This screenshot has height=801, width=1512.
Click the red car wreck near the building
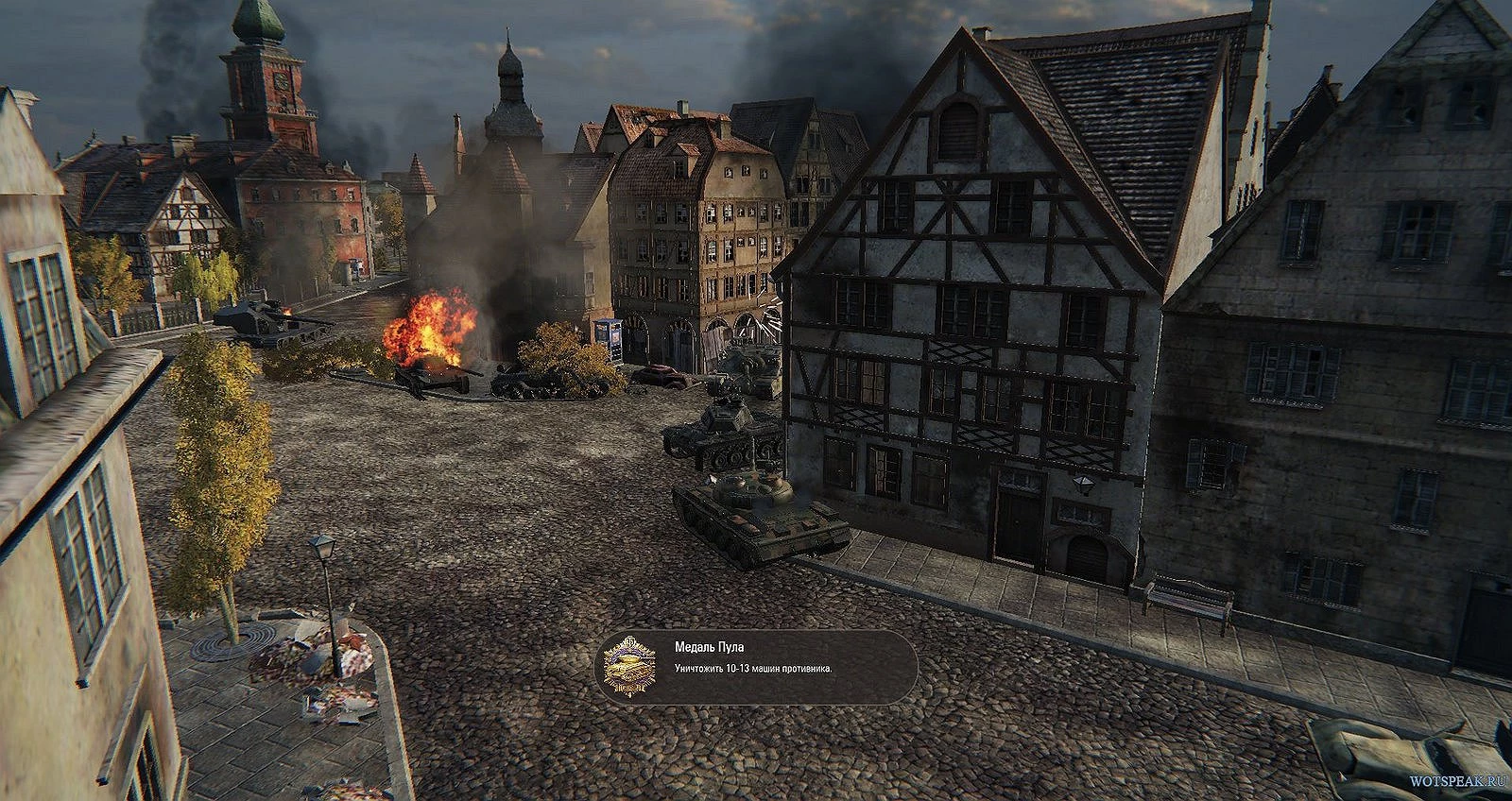[x=658, y=374]
